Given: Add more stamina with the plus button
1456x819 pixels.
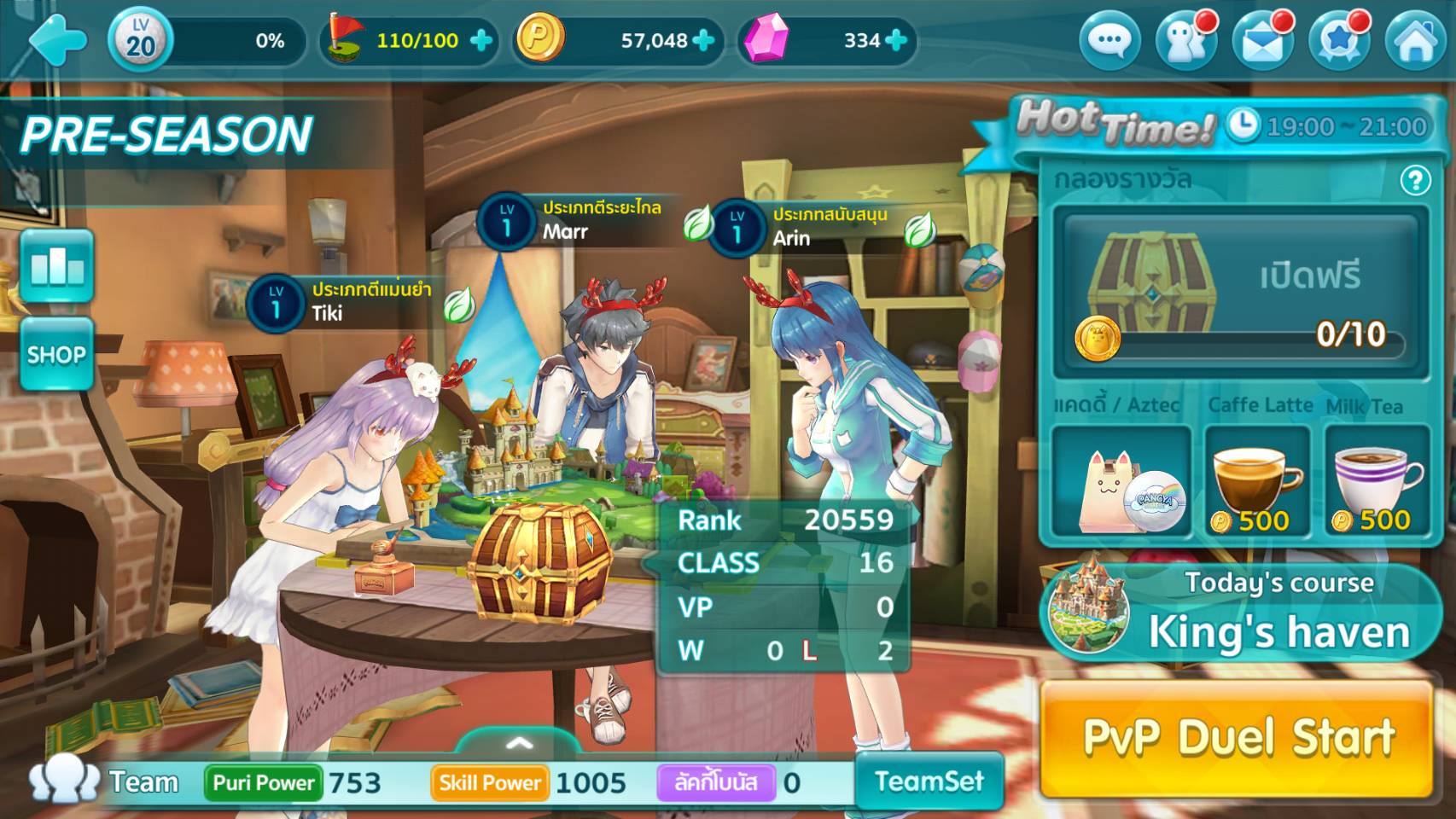Looking at the screenshot, I should [x=481, y=40].
